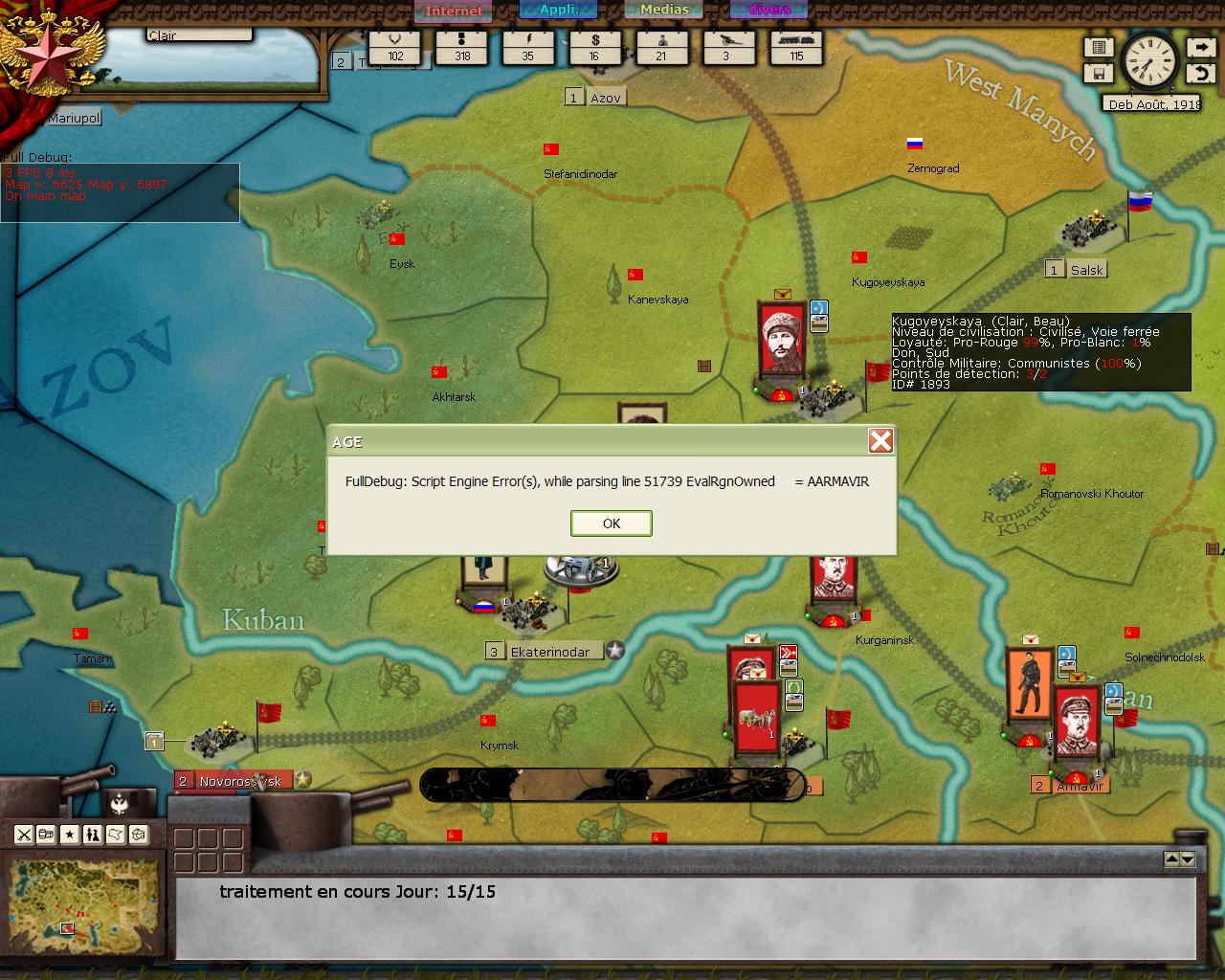Image resolution: width=1225 pixels, height=980 pixels.
Task: Confirm the script error dialog with OK
Action: tap(612, 523)
